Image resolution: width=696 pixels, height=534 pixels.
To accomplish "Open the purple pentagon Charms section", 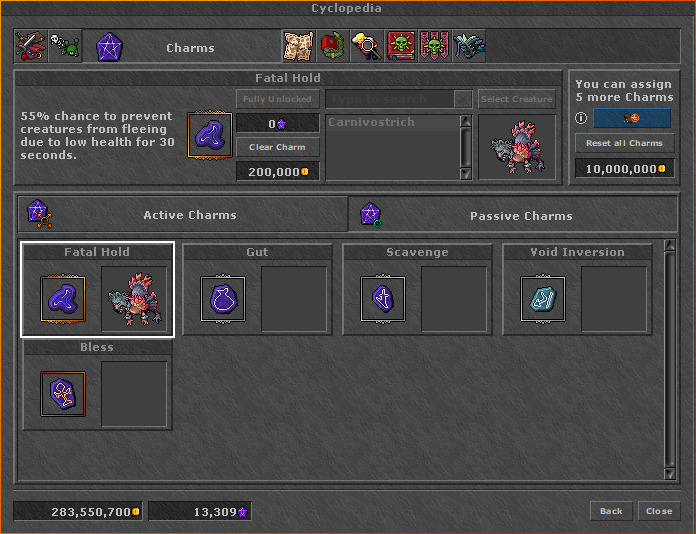I will click(x=109, y=46).
